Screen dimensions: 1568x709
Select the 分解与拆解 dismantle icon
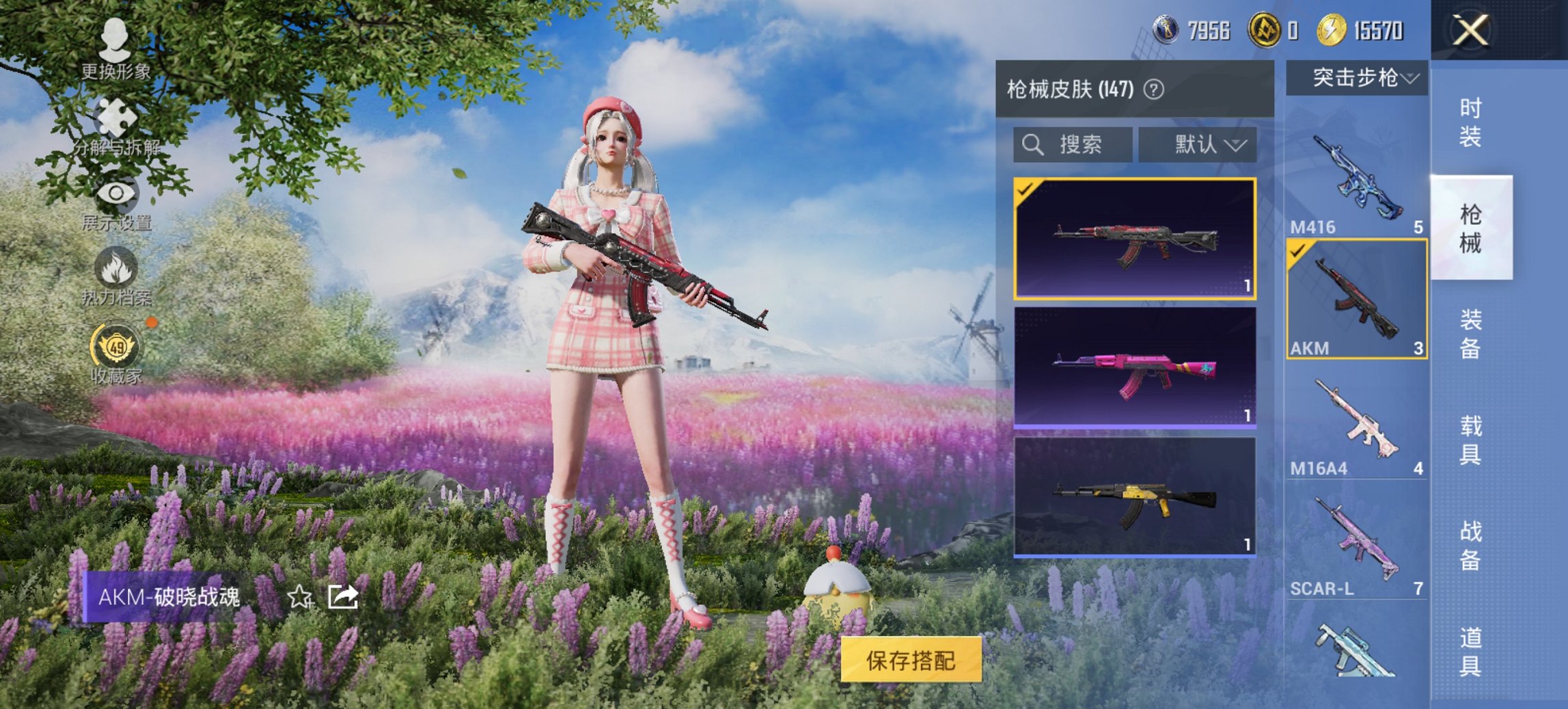[116, 115]
